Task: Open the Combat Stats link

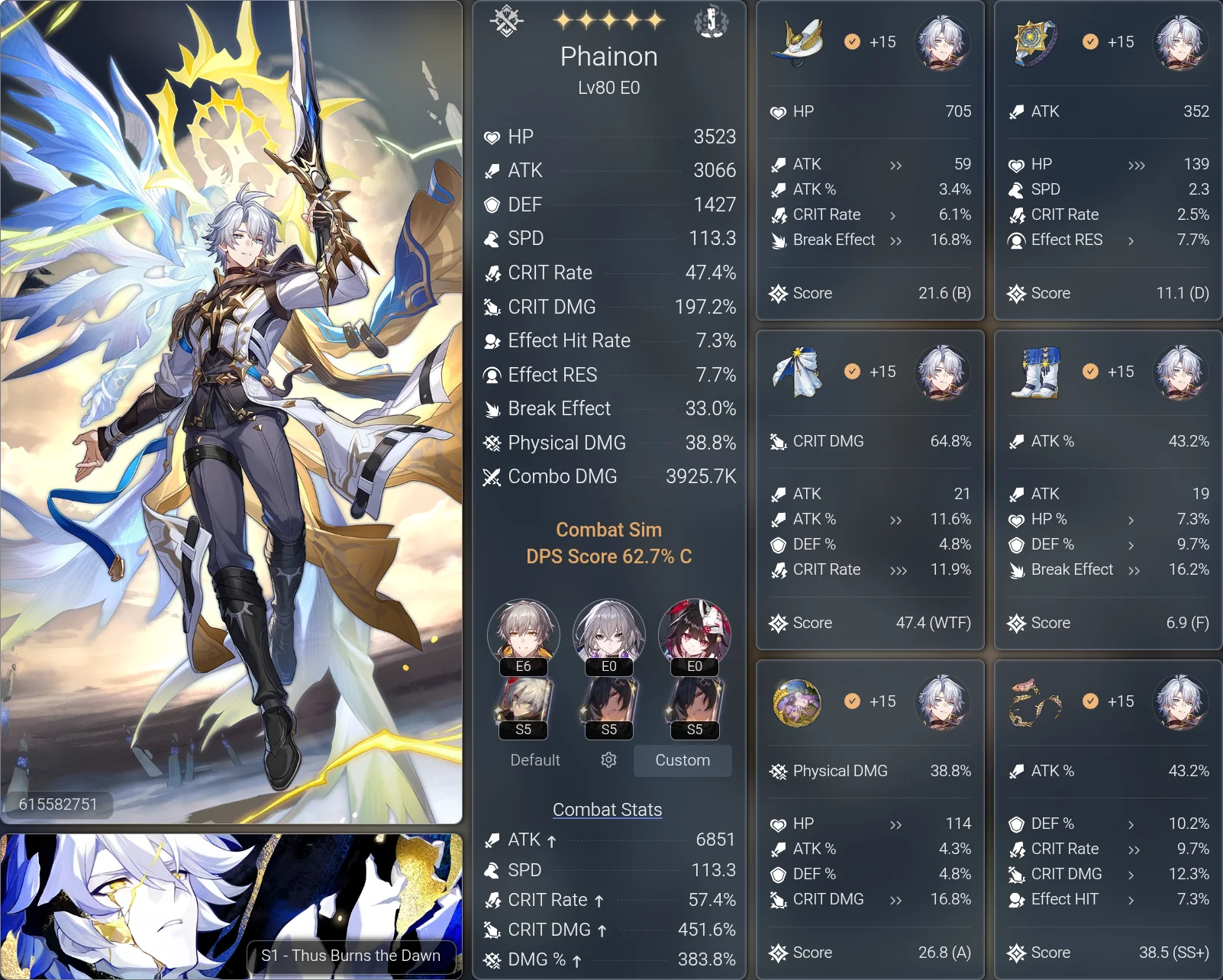Action: (x=607, y=809)
